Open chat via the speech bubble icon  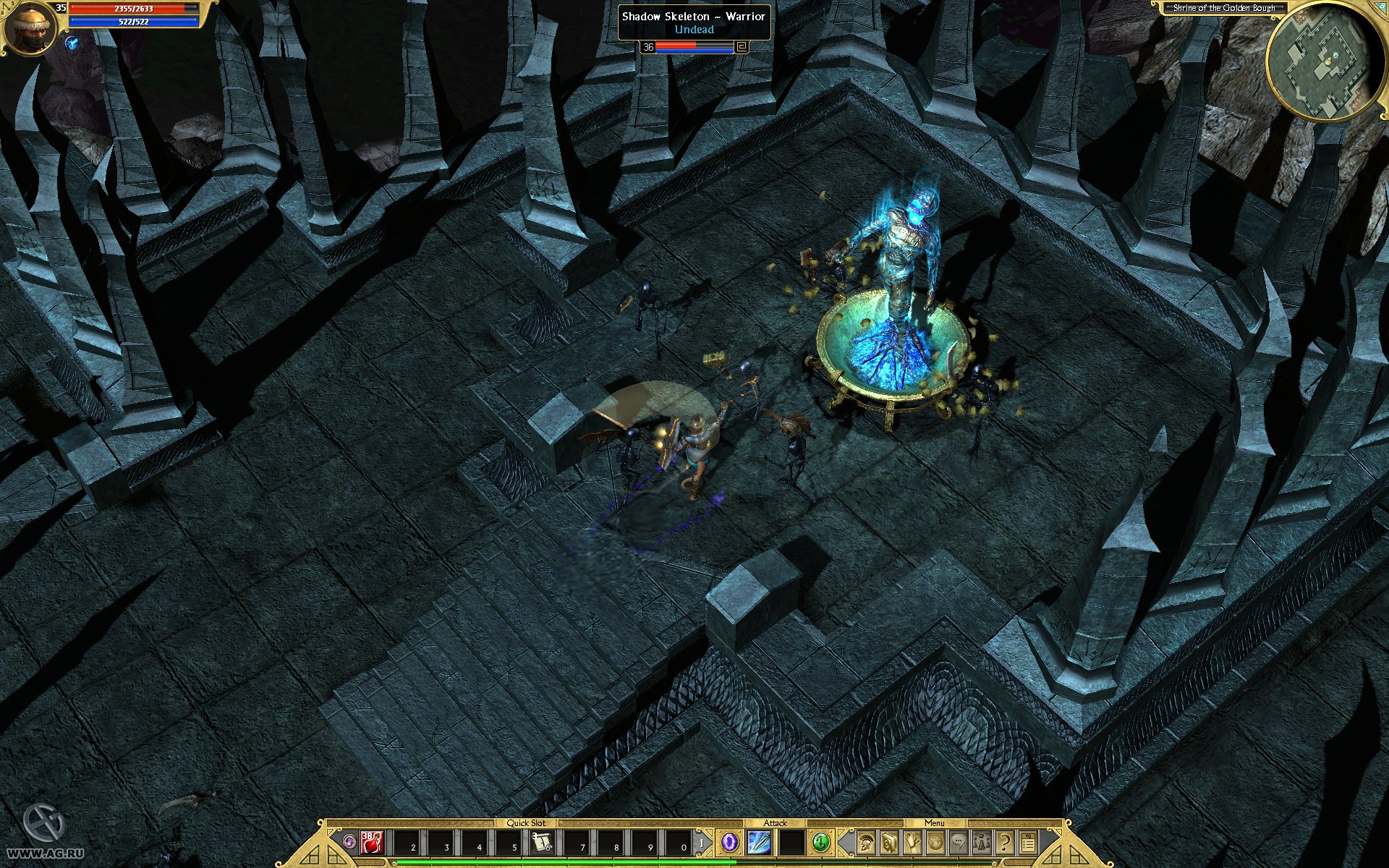pos(959,843)
